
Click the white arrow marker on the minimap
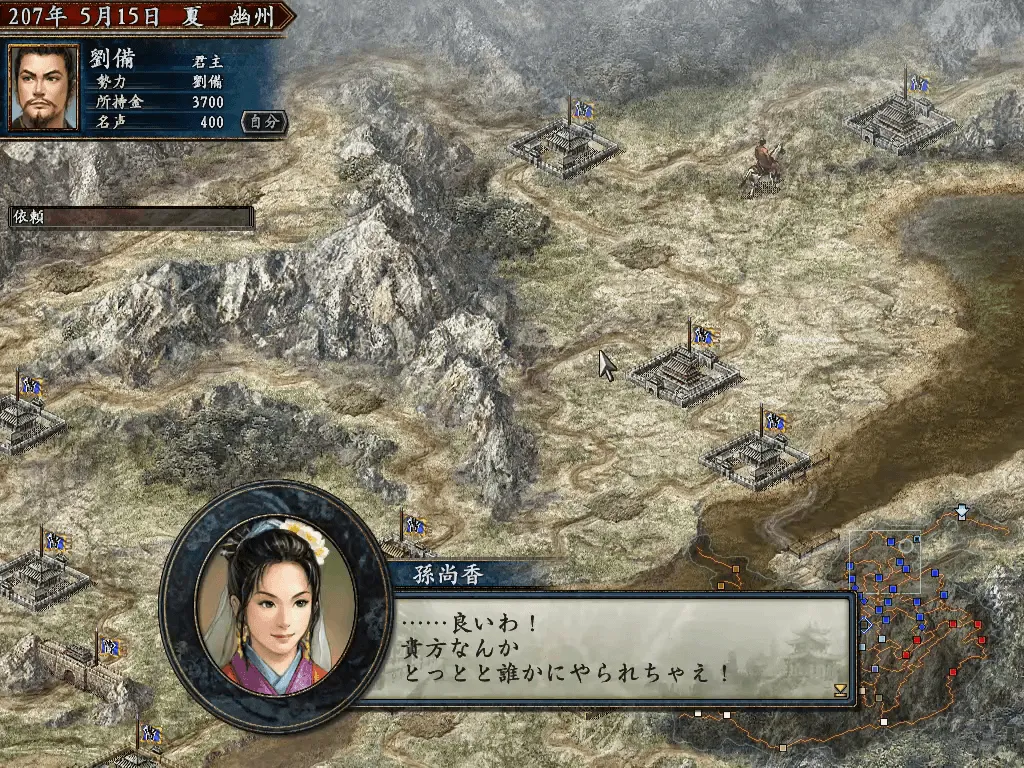pyautogui.click(x=962, y=512)
